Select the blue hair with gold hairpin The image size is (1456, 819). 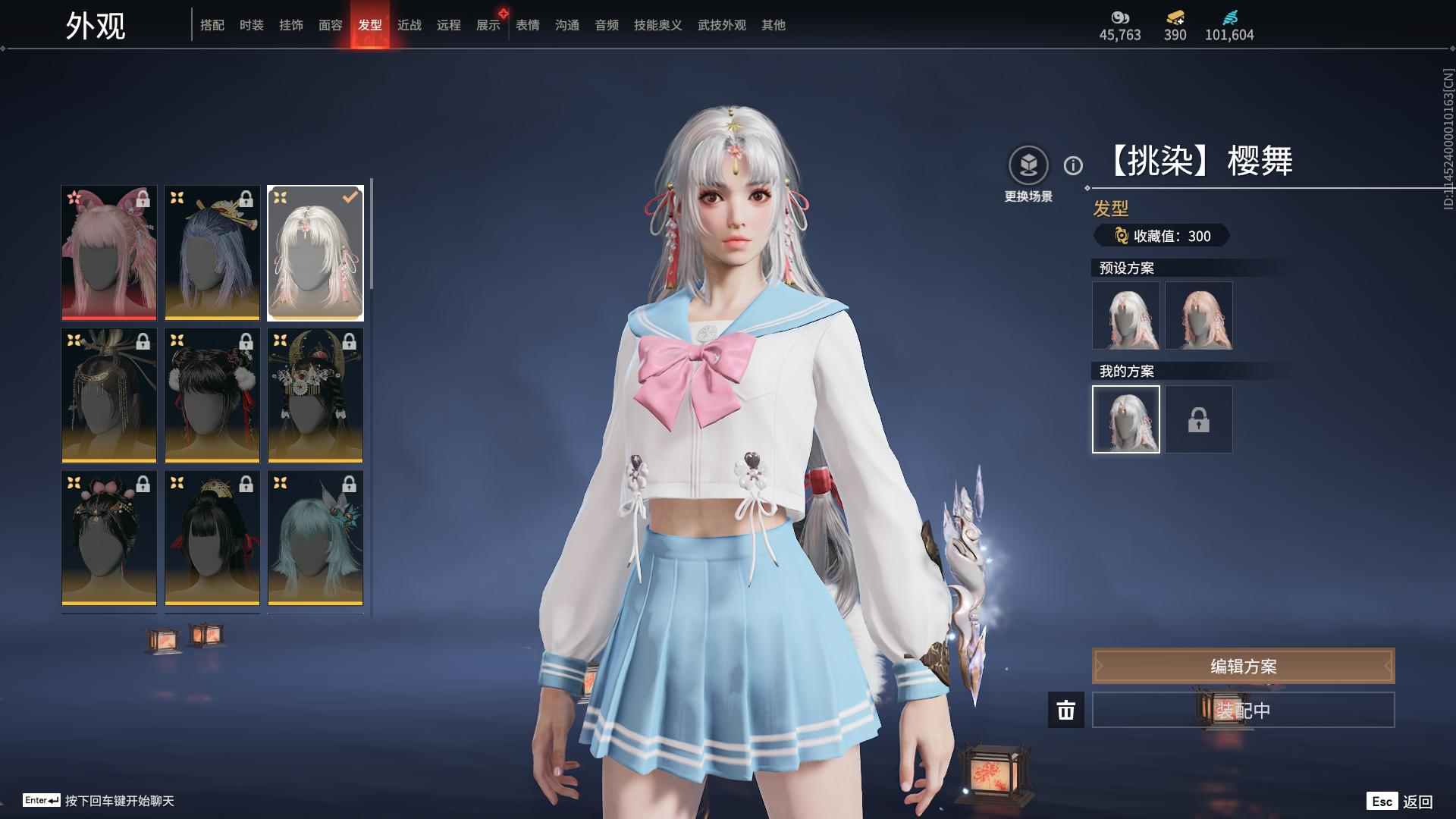tap(212, 253)
